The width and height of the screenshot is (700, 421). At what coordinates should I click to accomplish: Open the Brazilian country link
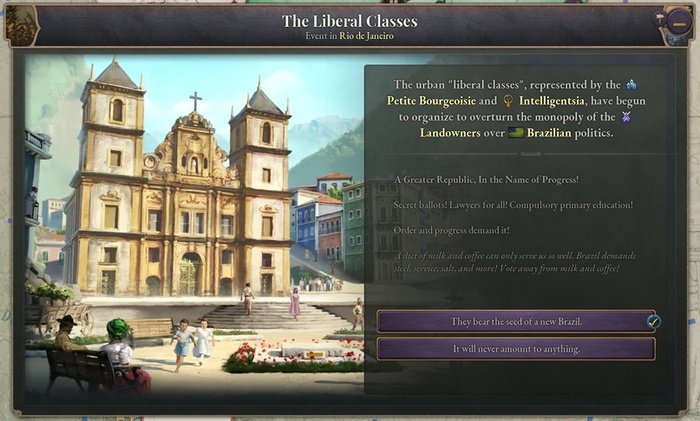(543, 132)
